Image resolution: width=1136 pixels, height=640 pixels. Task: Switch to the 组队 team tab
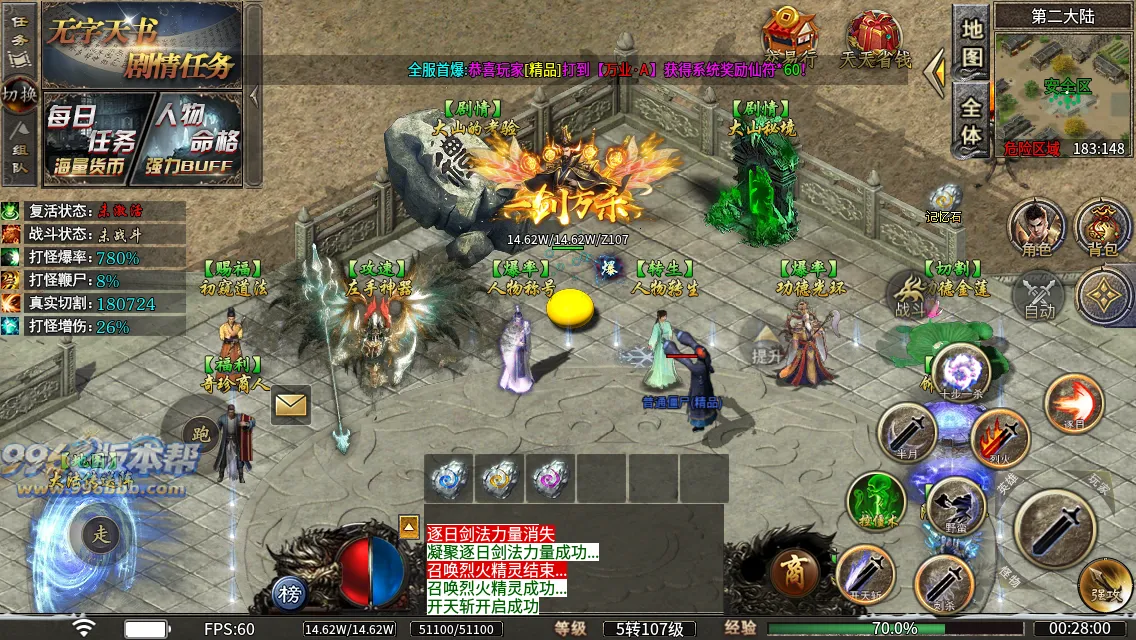tap(19, 150)
